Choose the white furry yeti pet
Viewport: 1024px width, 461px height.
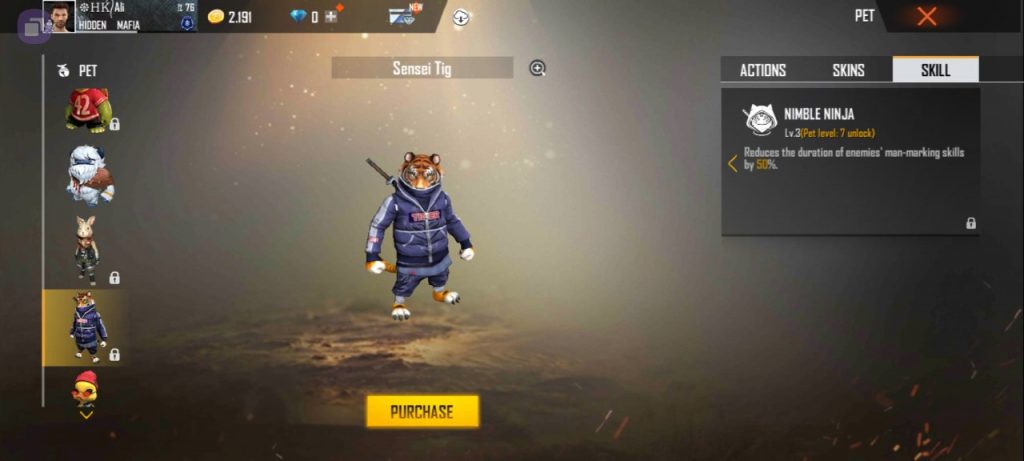89,175
